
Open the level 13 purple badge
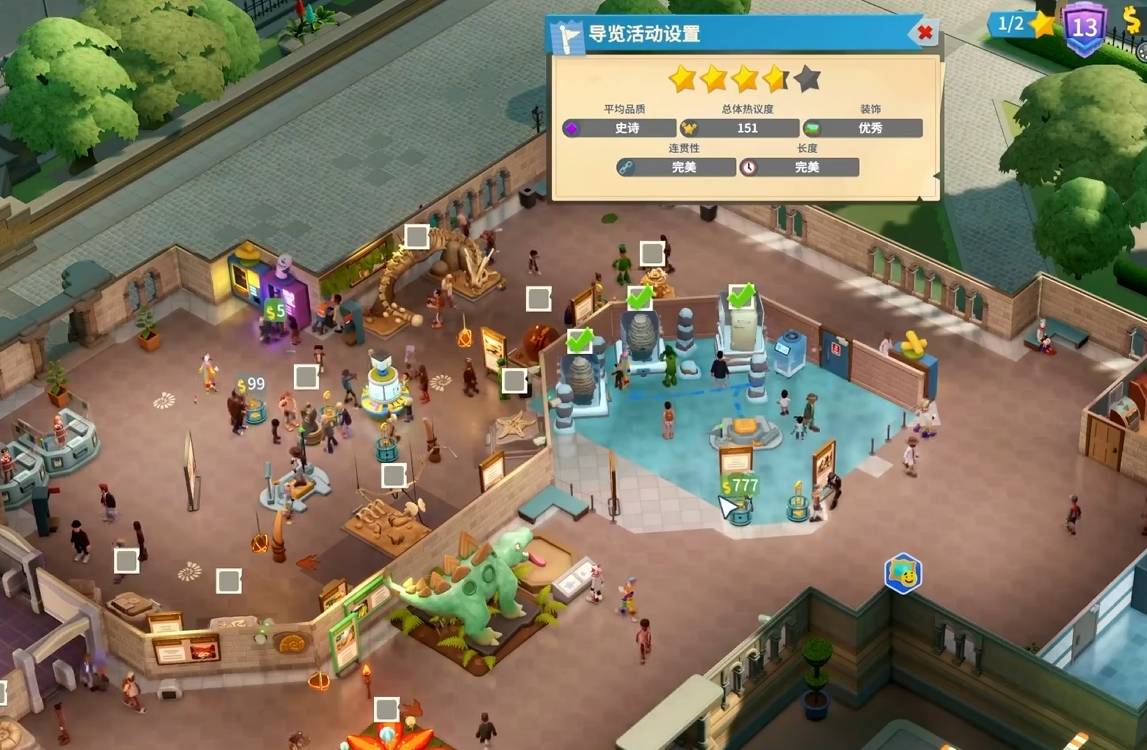(1084, 26)
